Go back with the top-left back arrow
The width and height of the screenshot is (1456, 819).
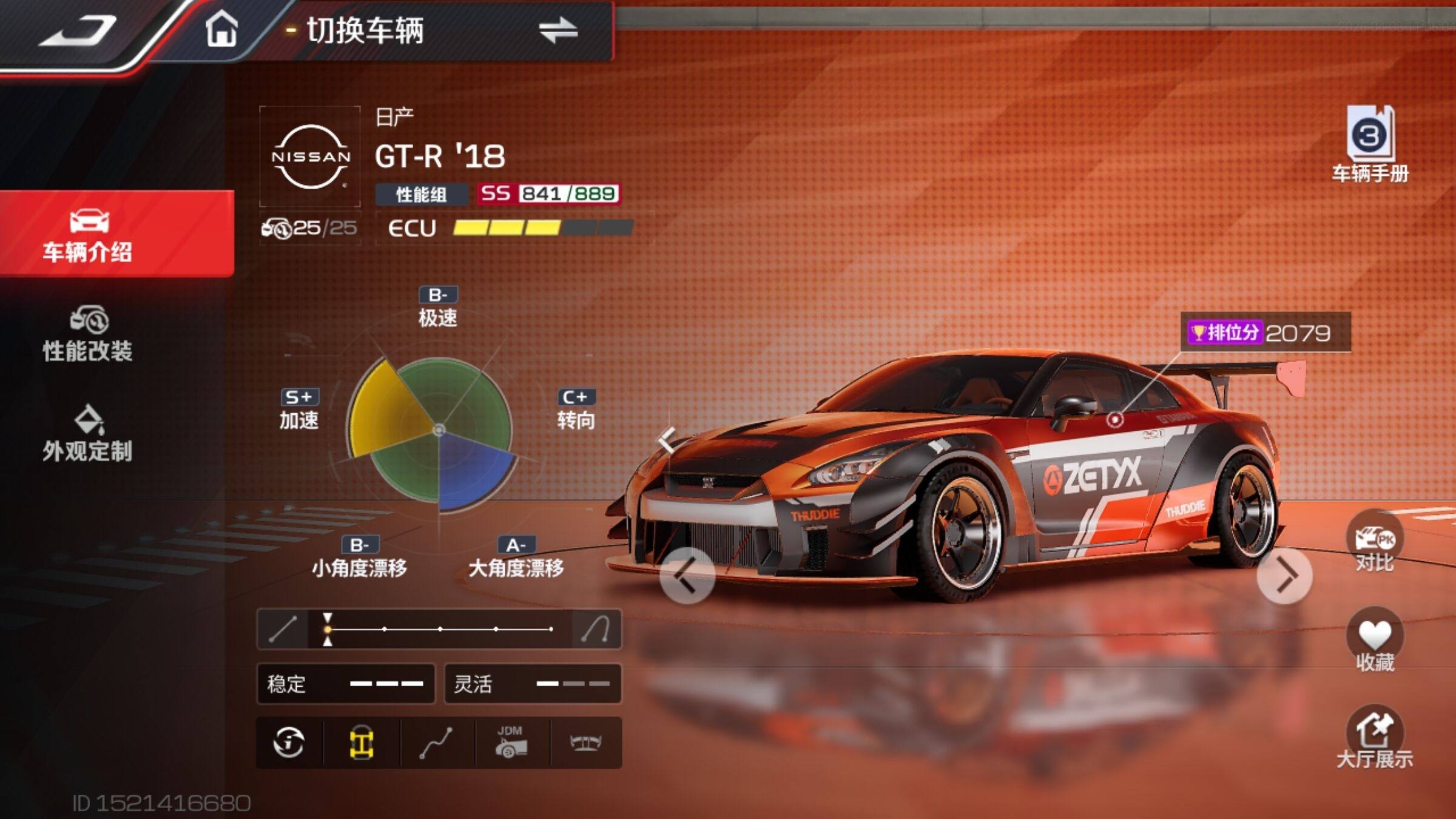click(x=78, y=30)
